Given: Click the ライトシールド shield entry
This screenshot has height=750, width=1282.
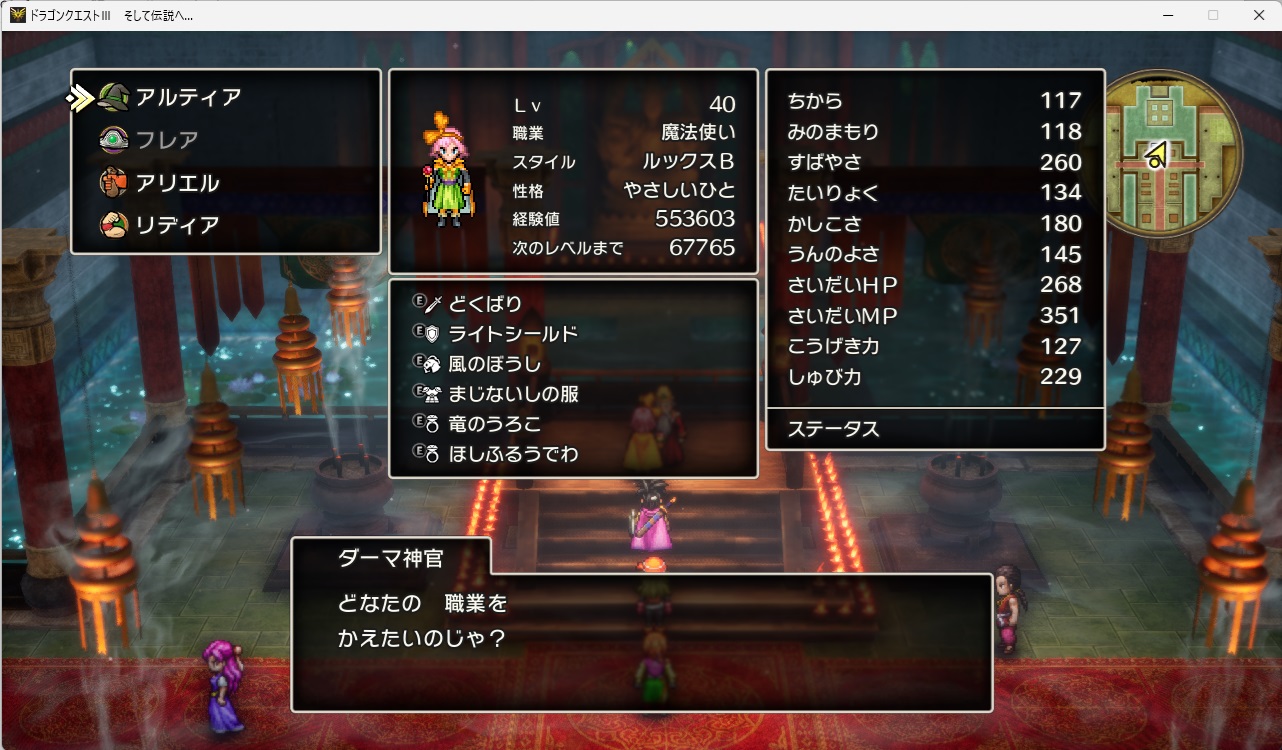Looking at the screenshot, I should click(513, 333).
